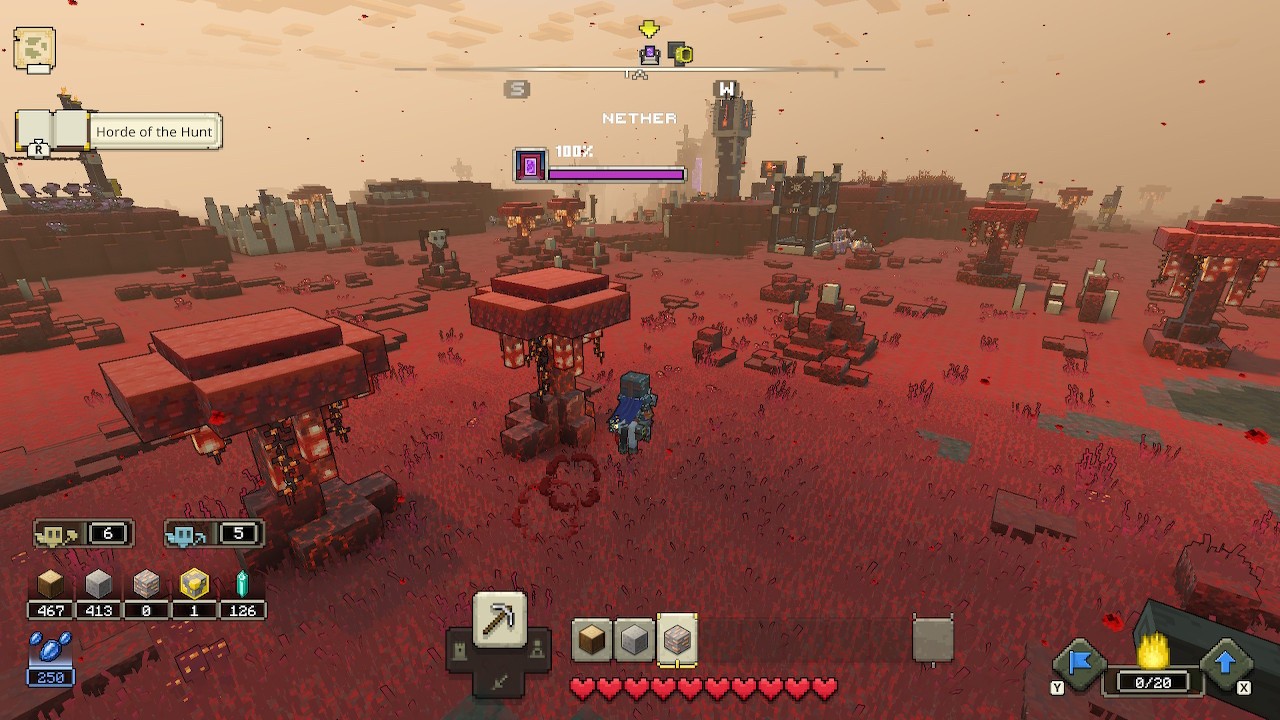Activate the blue up-arrow command

[1225, 662]
